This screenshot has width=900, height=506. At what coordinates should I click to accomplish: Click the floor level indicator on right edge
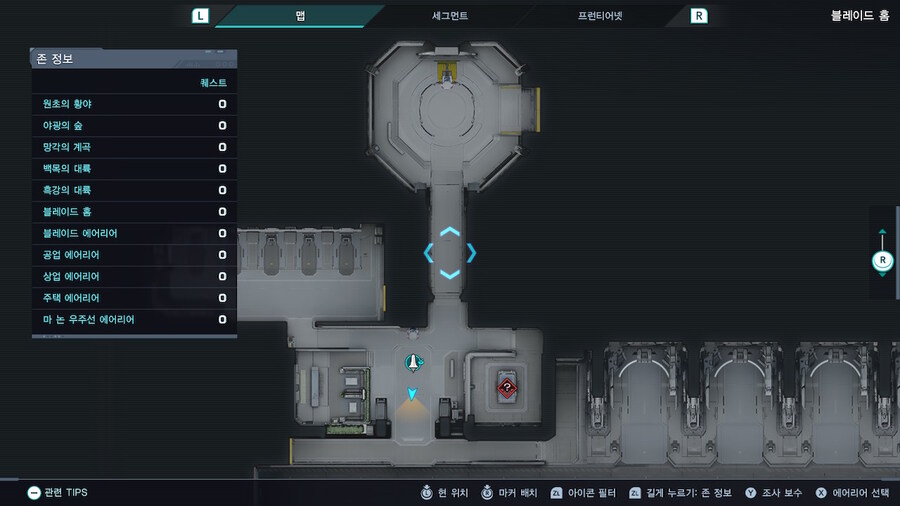point(882,260)
